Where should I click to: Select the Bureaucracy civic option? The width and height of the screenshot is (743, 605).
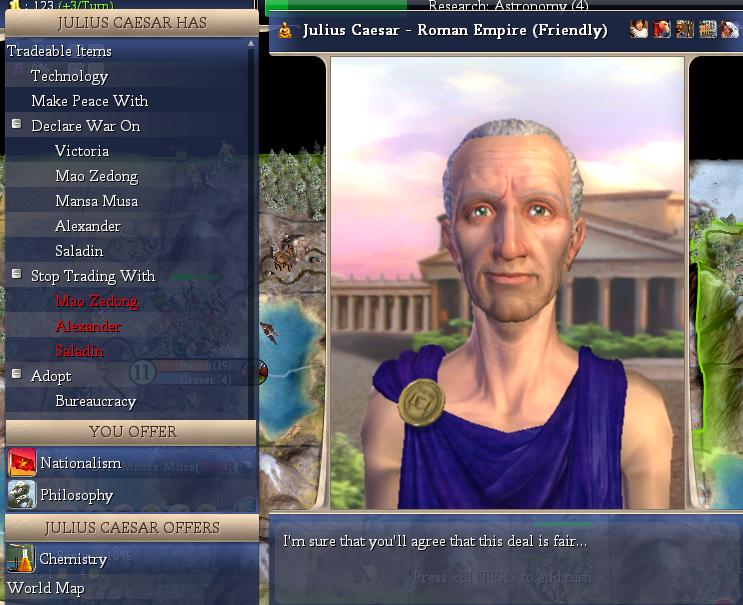point(95,401)
